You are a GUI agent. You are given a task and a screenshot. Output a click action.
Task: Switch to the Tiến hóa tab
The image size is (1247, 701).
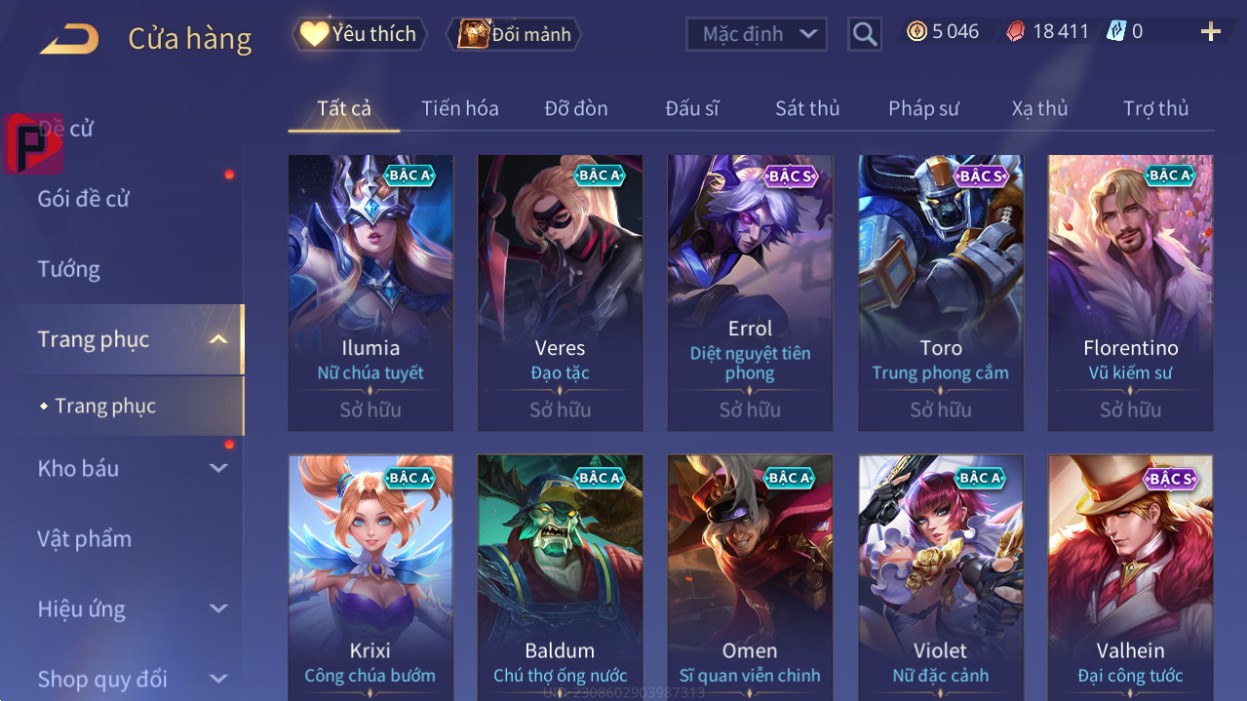460,108
